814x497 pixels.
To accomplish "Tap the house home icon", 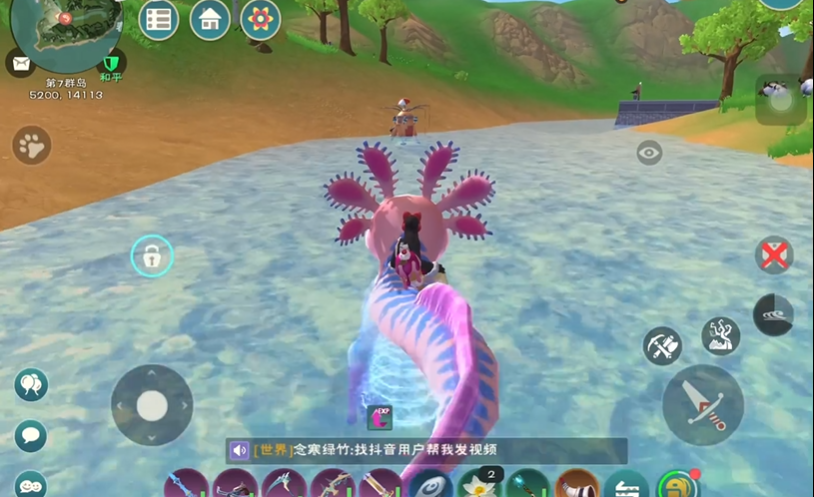I will 210,19.
